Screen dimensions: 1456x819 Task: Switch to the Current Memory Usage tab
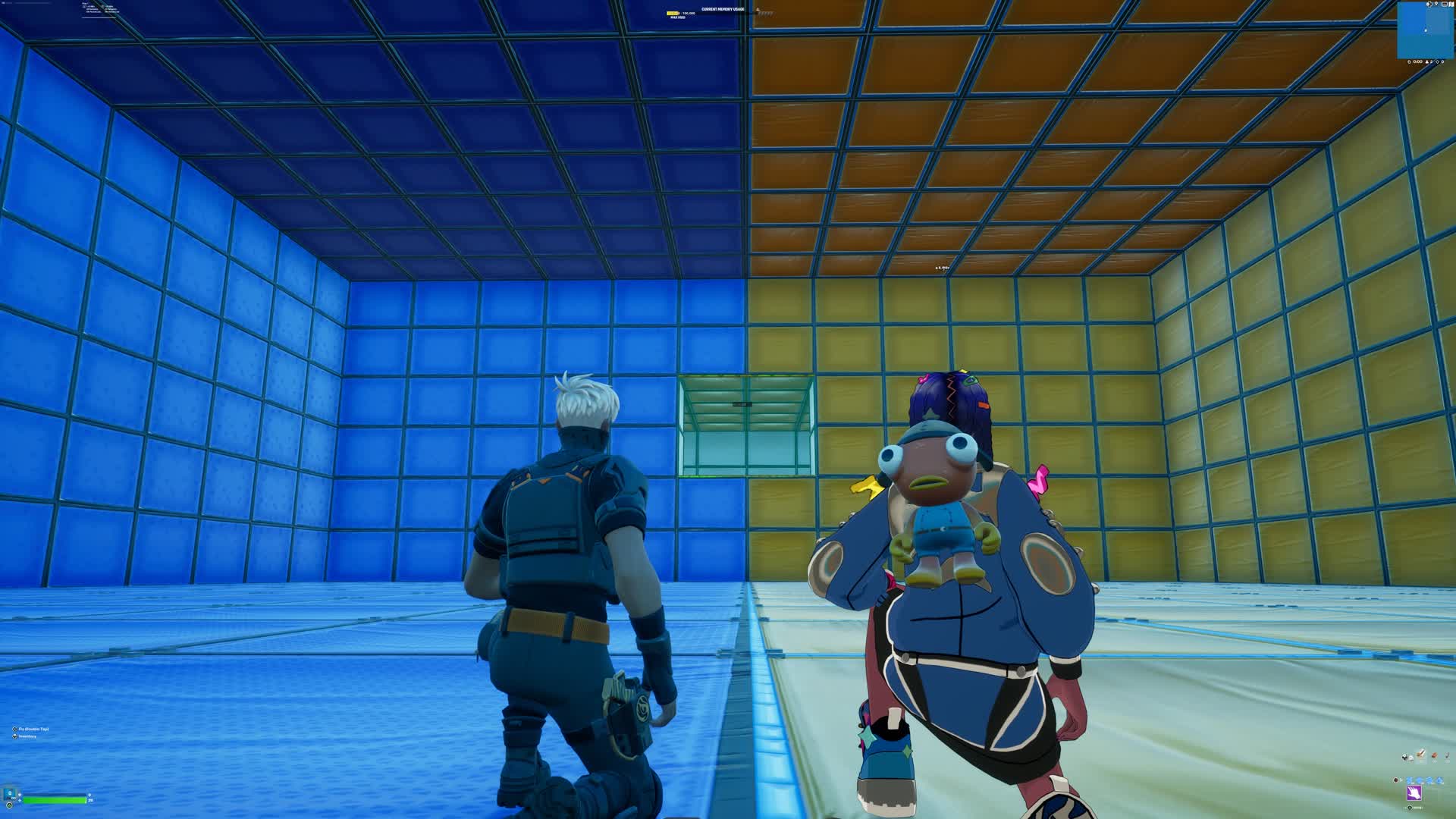coord(723,8)
